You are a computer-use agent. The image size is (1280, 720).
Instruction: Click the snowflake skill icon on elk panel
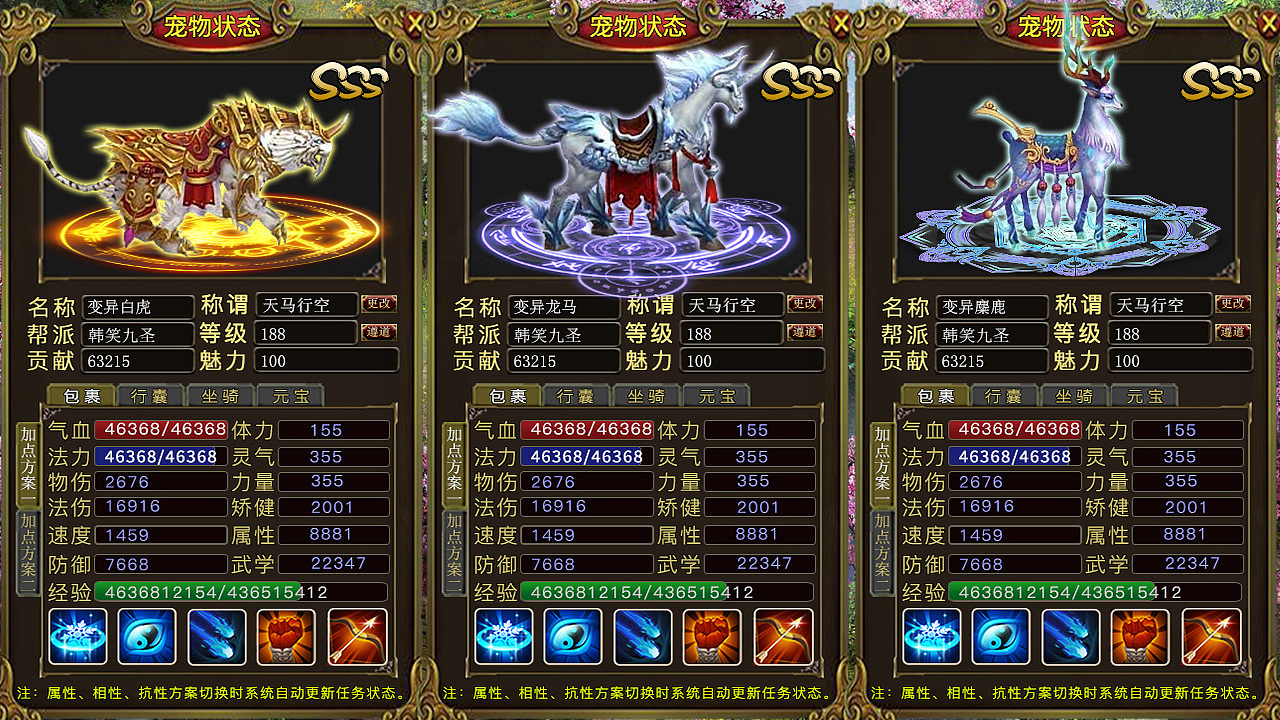(x=931, y=636)
